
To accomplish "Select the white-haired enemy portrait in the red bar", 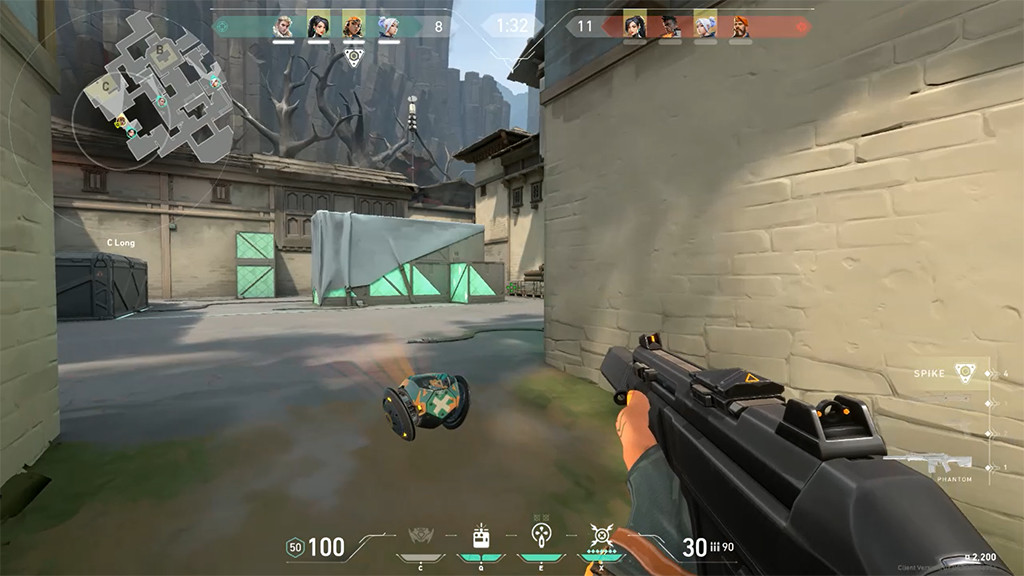I will click(705, 26).
